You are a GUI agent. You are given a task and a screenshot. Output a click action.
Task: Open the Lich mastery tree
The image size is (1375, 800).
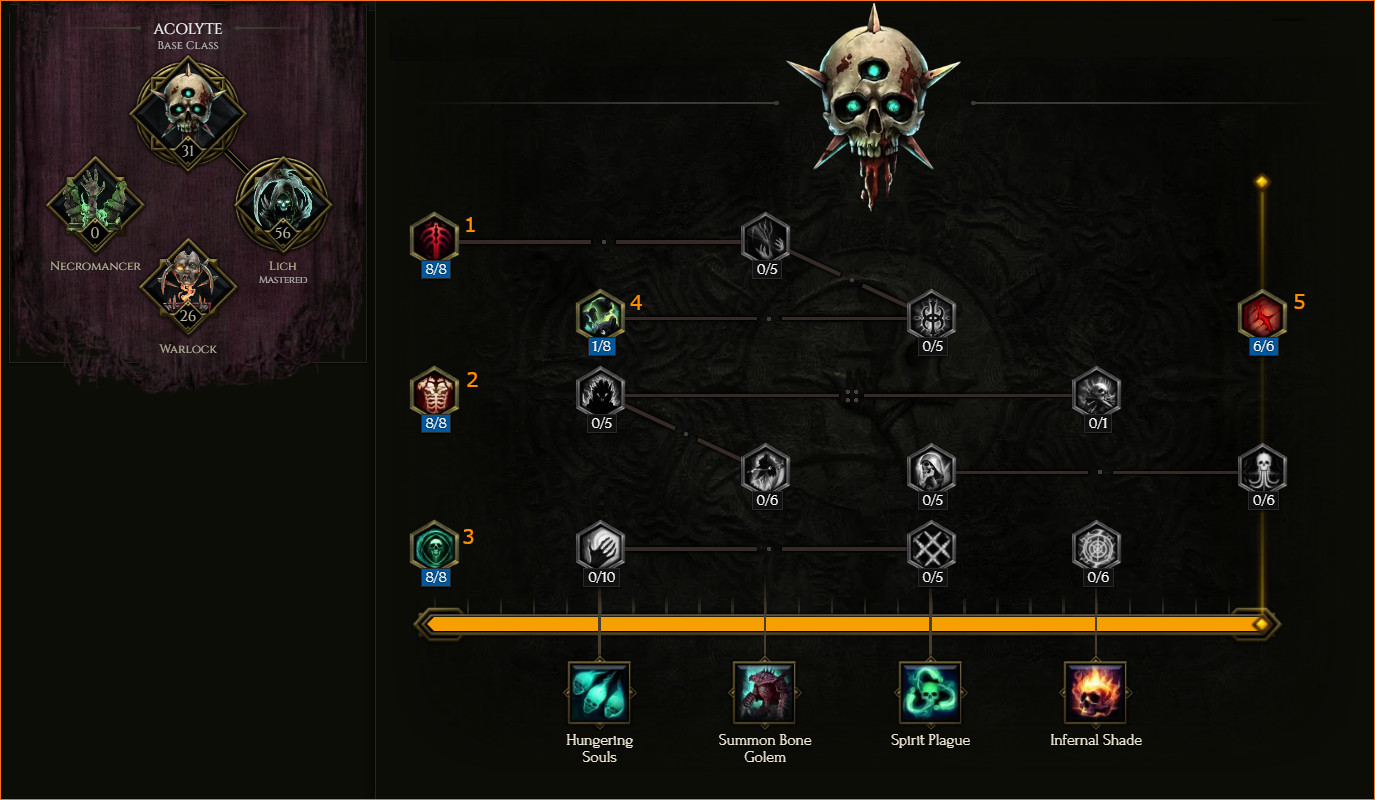click(x=283, y=205)
